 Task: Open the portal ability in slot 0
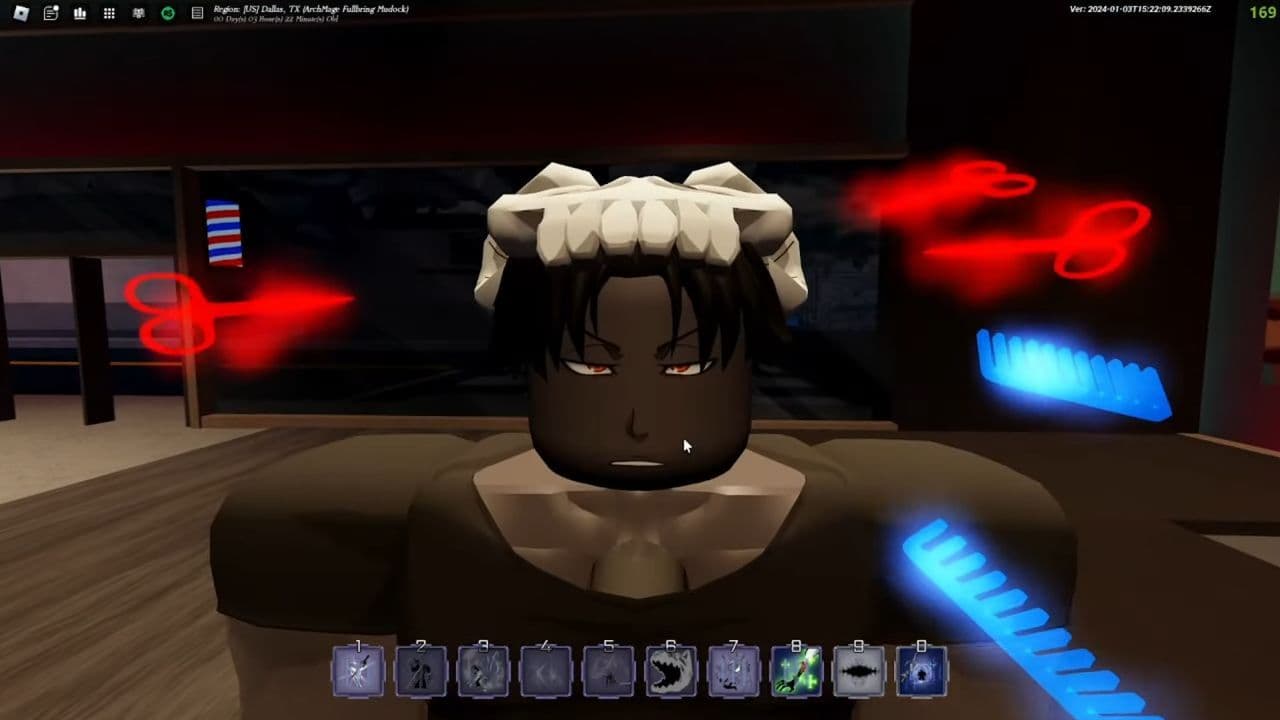922,670
